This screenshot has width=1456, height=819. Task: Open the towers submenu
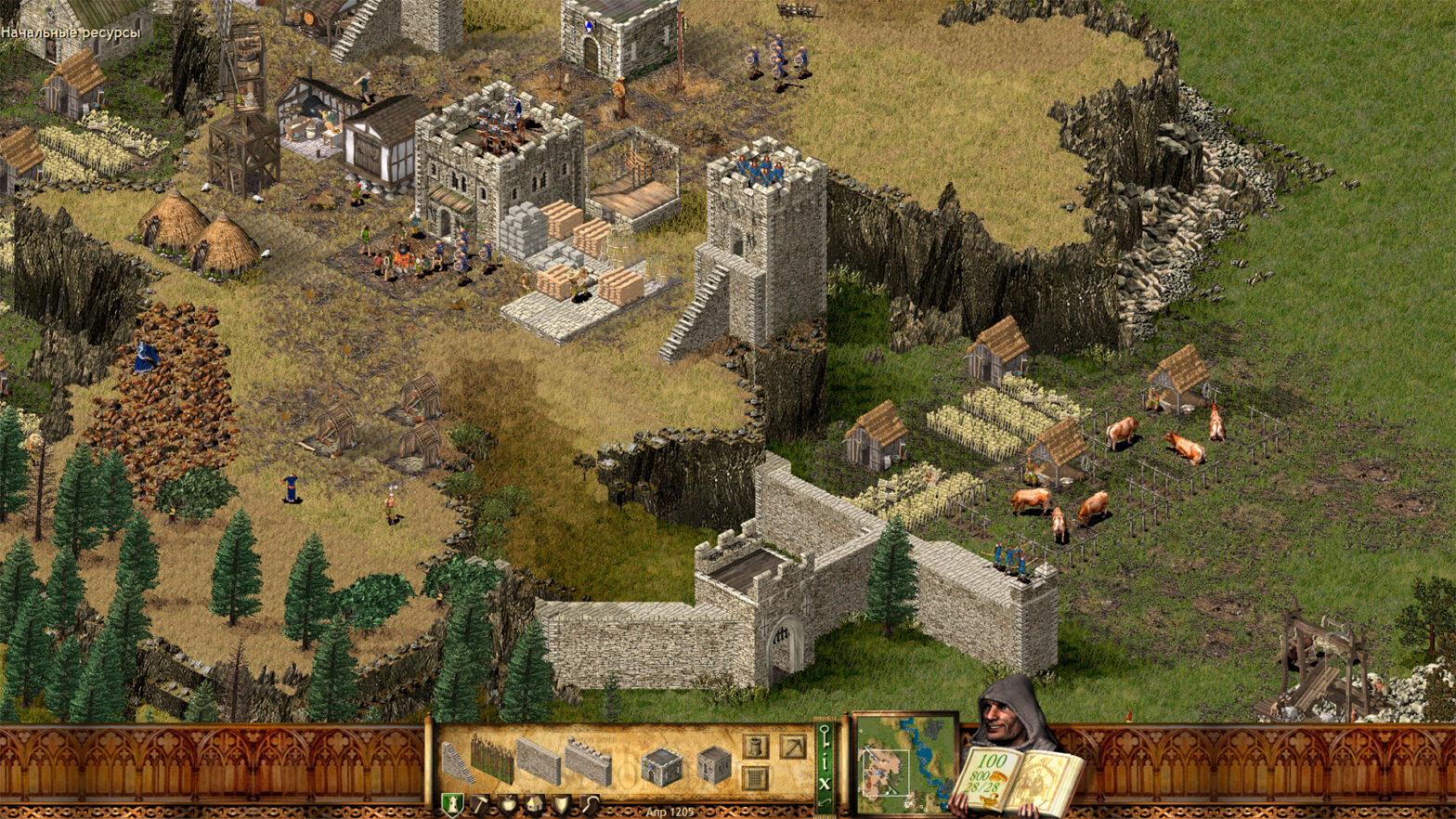756,746
